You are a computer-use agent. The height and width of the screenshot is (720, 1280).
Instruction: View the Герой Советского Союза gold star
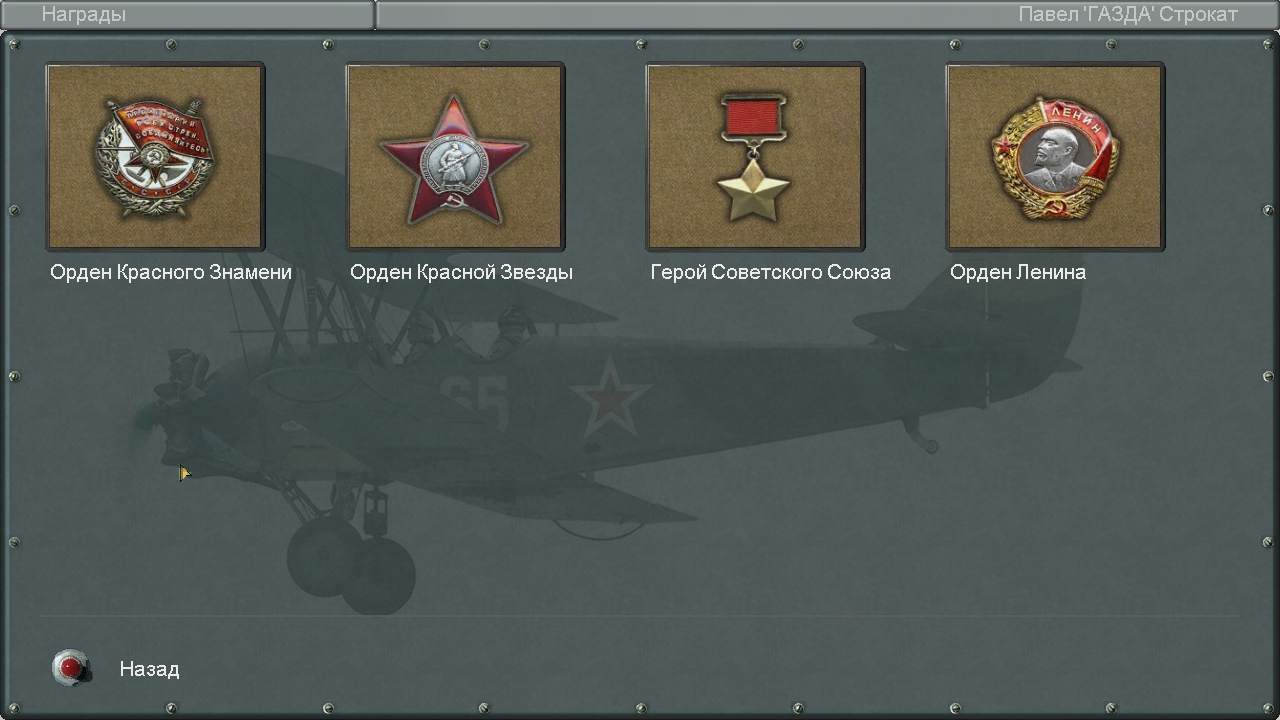coord(755,157)
